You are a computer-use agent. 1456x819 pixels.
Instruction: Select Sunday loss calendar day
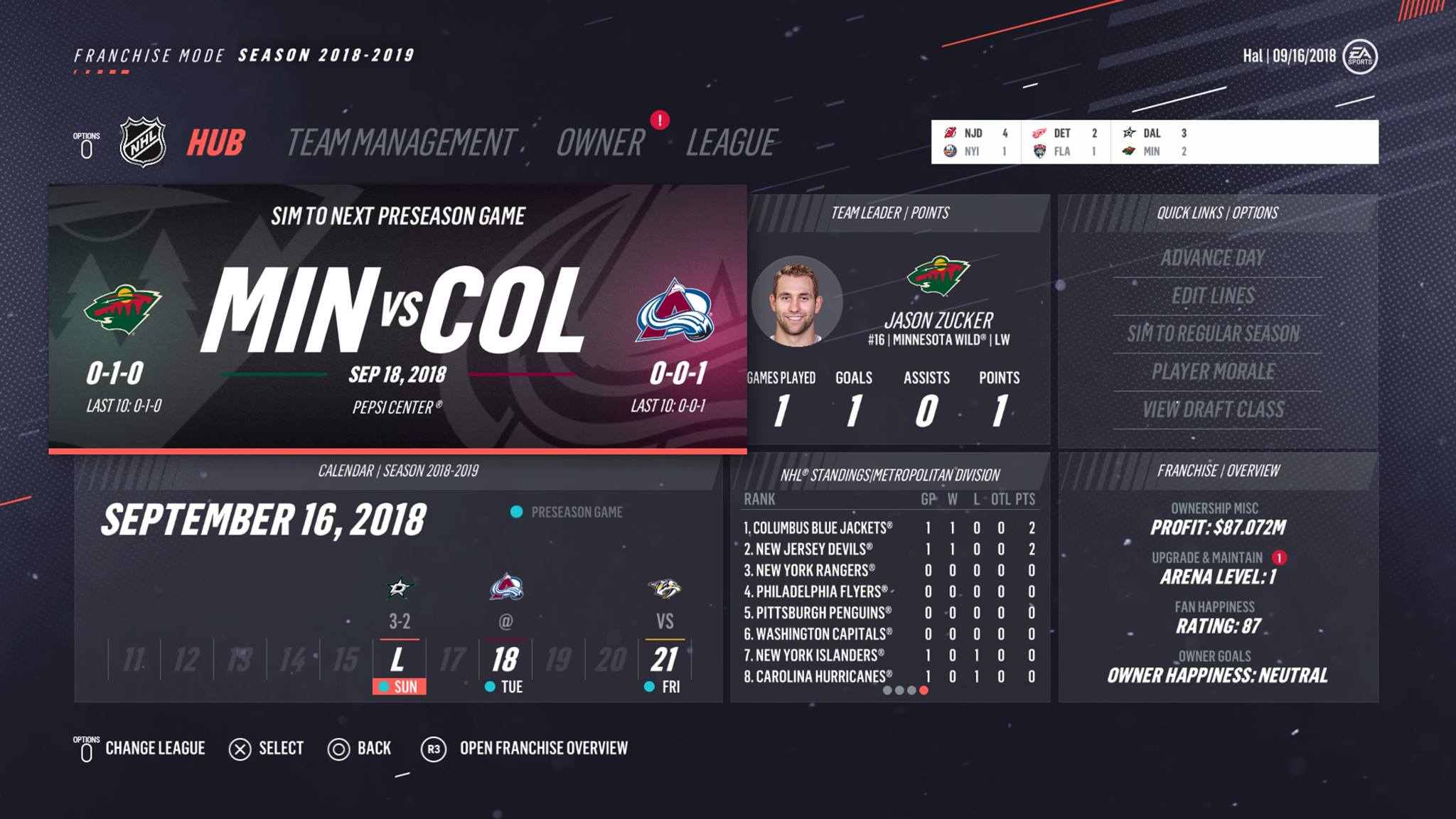[x=399, y=661]
